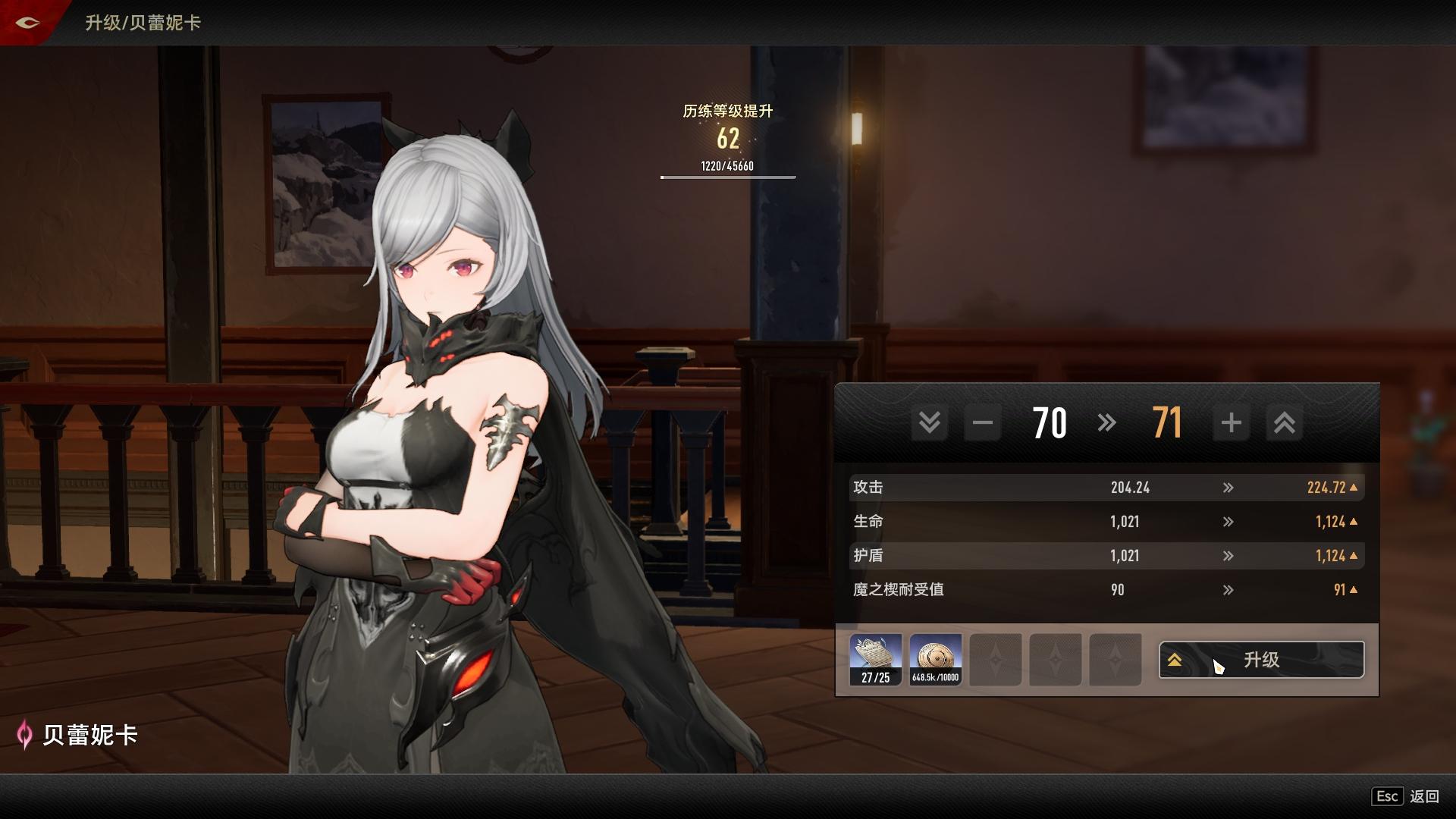
Task: Select the scroll material slot showing 27/25
Action: coord(876,660)
